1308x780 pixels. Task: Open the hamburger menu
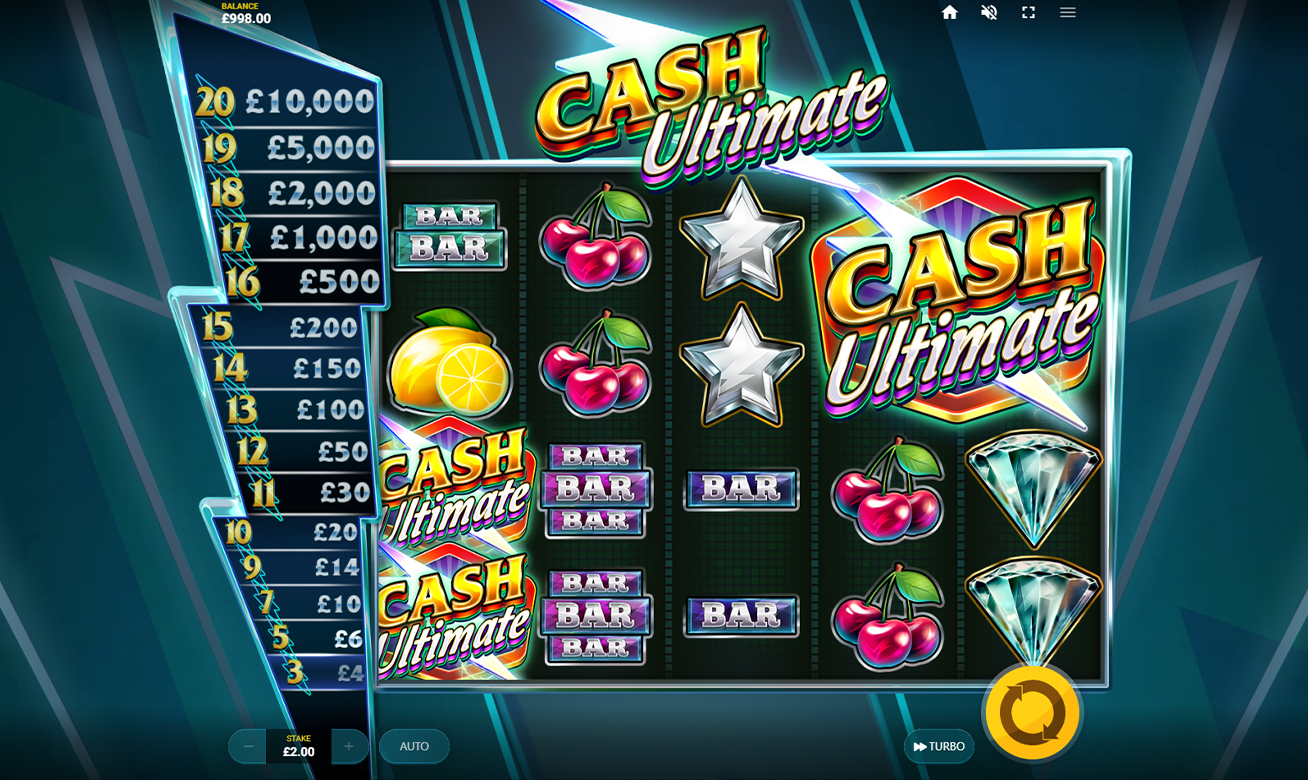pyautogui.click(x=1068, y=12)
